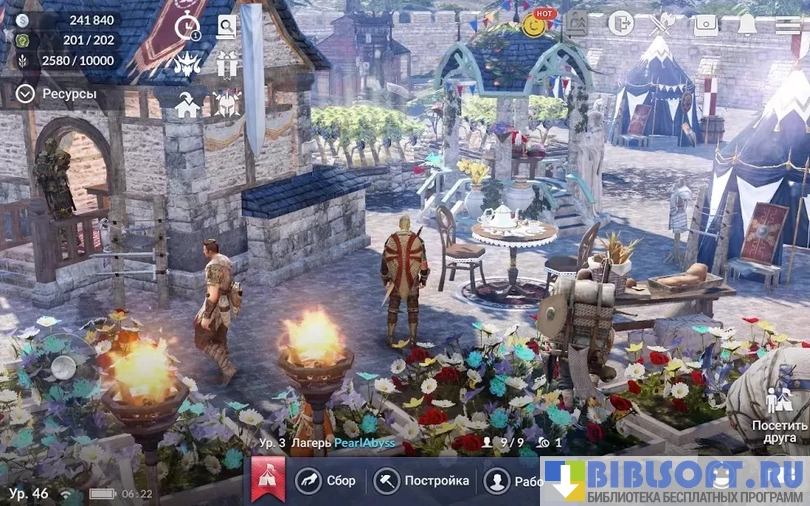
Task: Open the crossed axe and sword icon
Action: (662, 23)
